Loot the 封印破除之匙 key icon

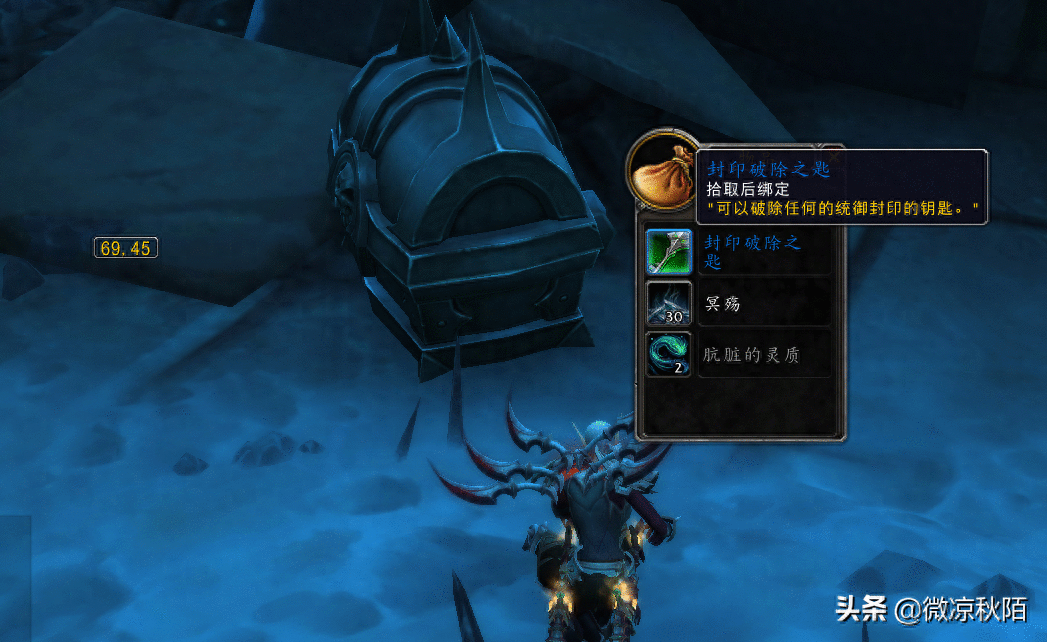(x=669, y=251)
